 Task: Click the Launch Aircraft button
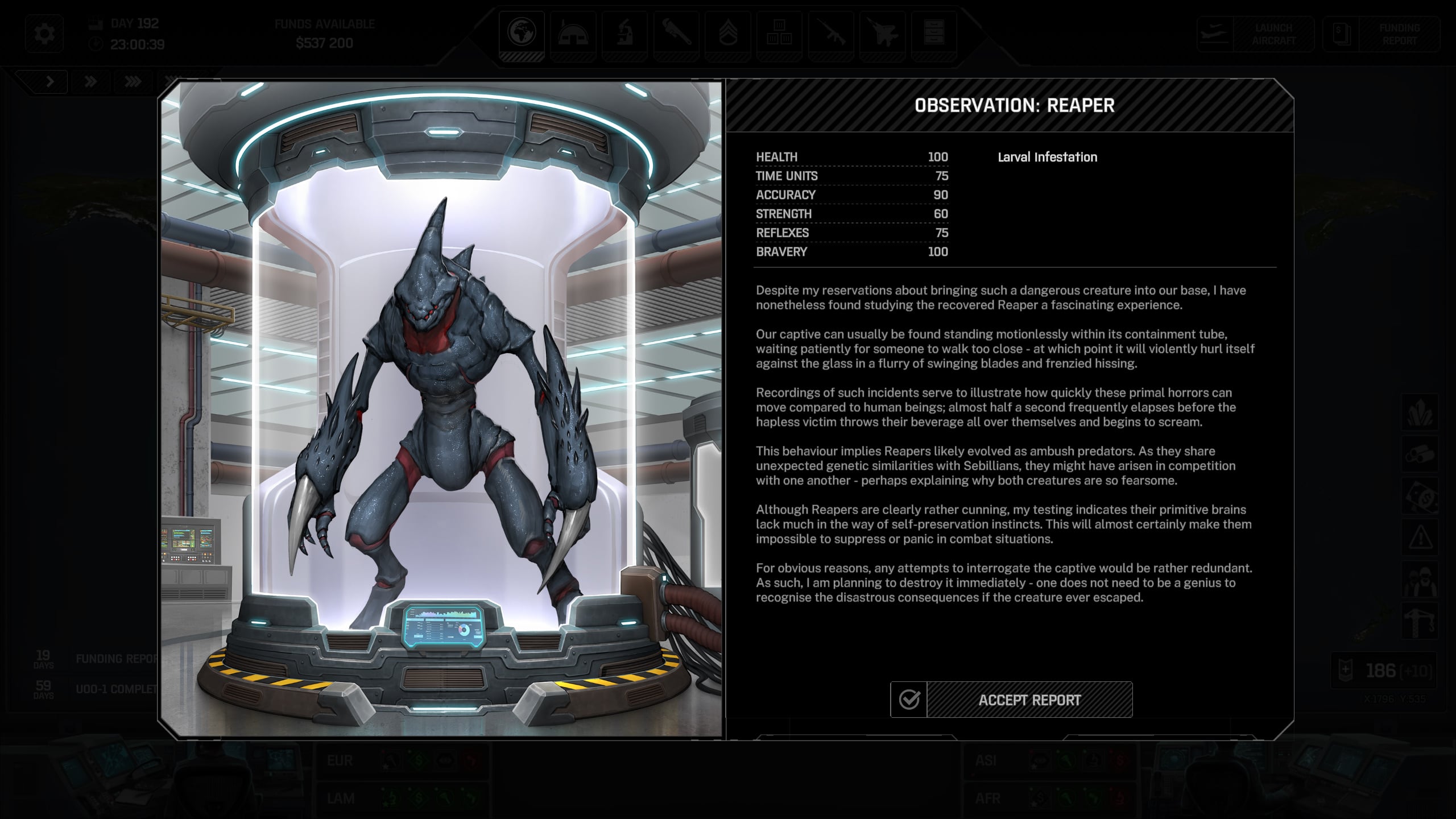(x=1255, y=34)
